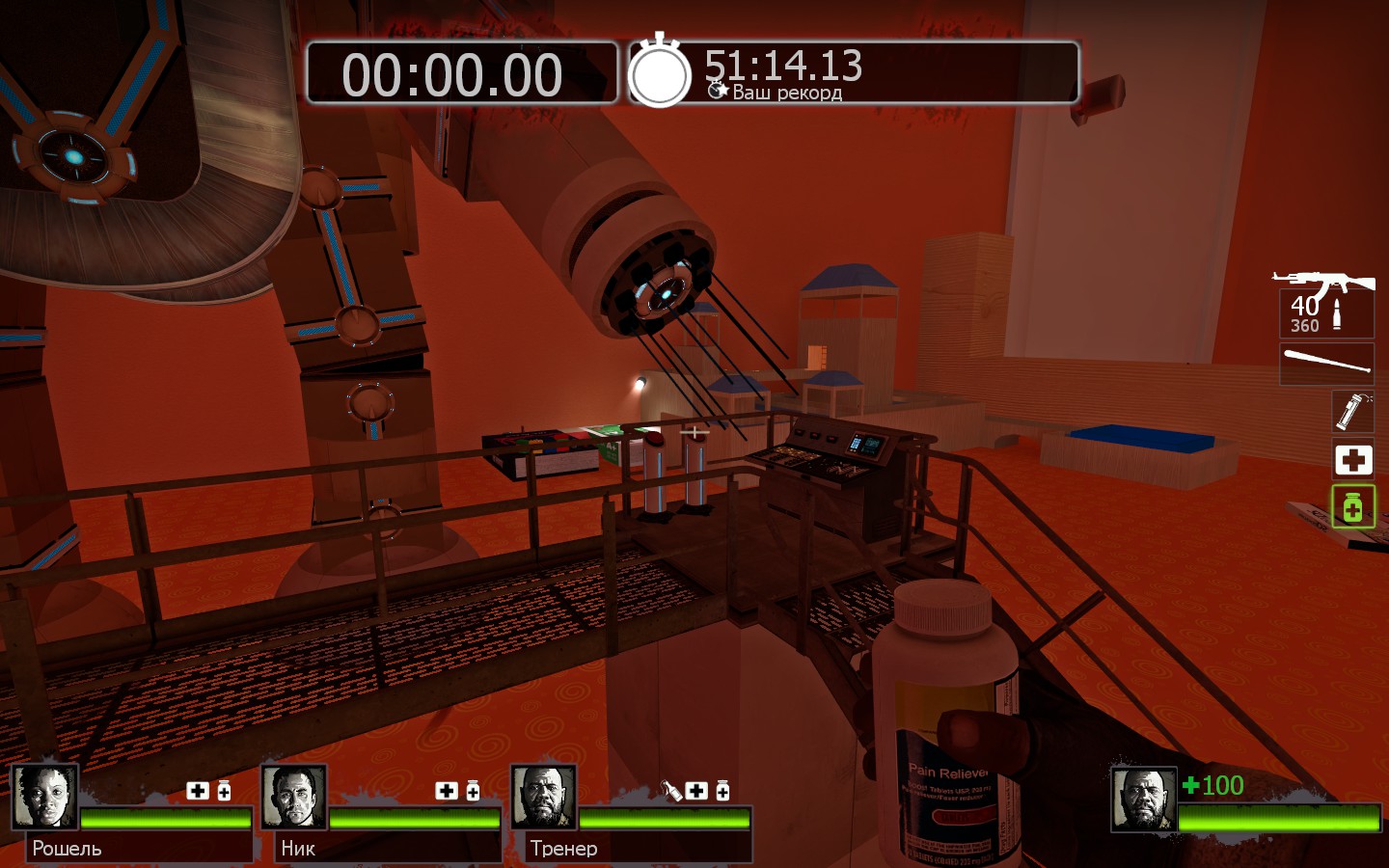1389x868 pixels.
Task: Select the baseball bat melee slot
Action: pyautogui.click(x=1327, y=363)
